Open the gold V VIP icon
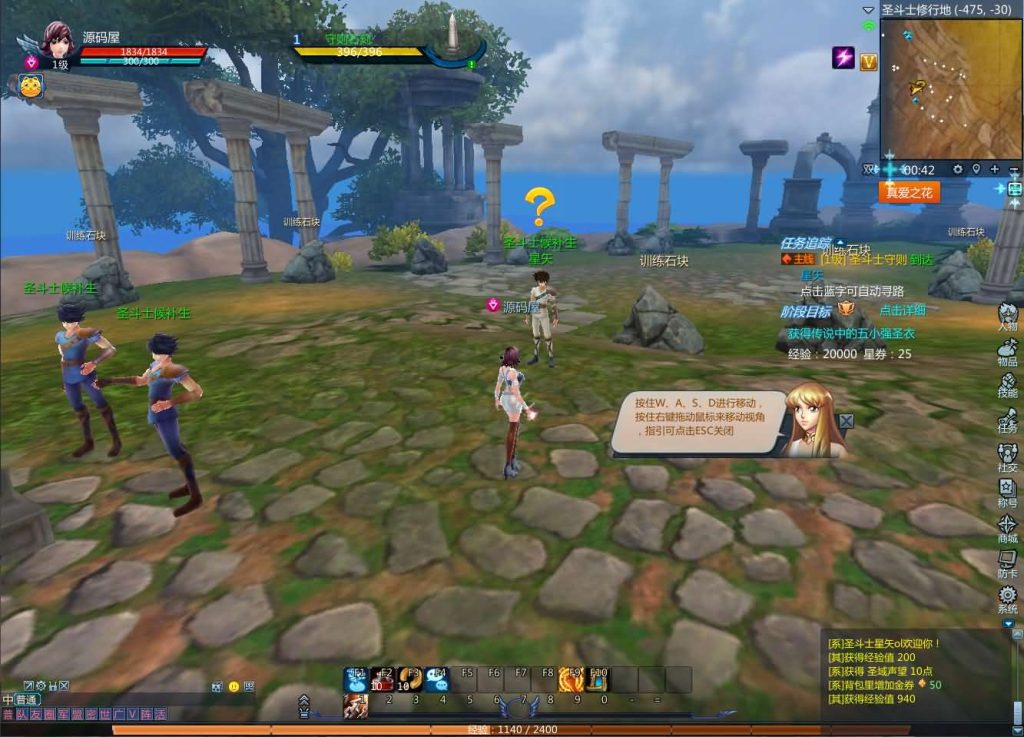Screen dimensions: 1024x737 point(868,61)
